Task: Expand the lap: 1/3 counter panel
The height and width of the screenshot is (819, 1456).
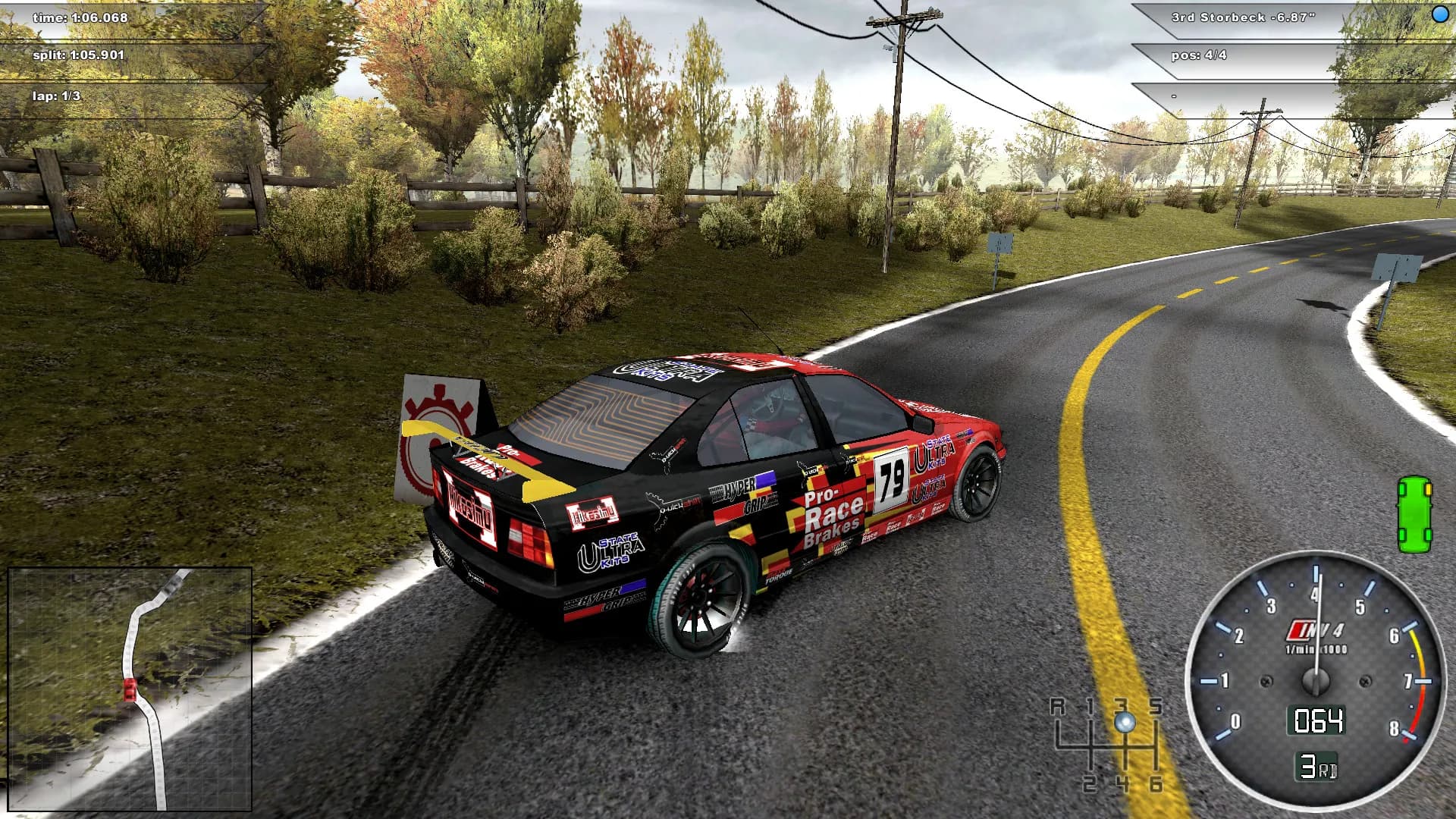Action: pyautogui.click(x=57, y=96)
